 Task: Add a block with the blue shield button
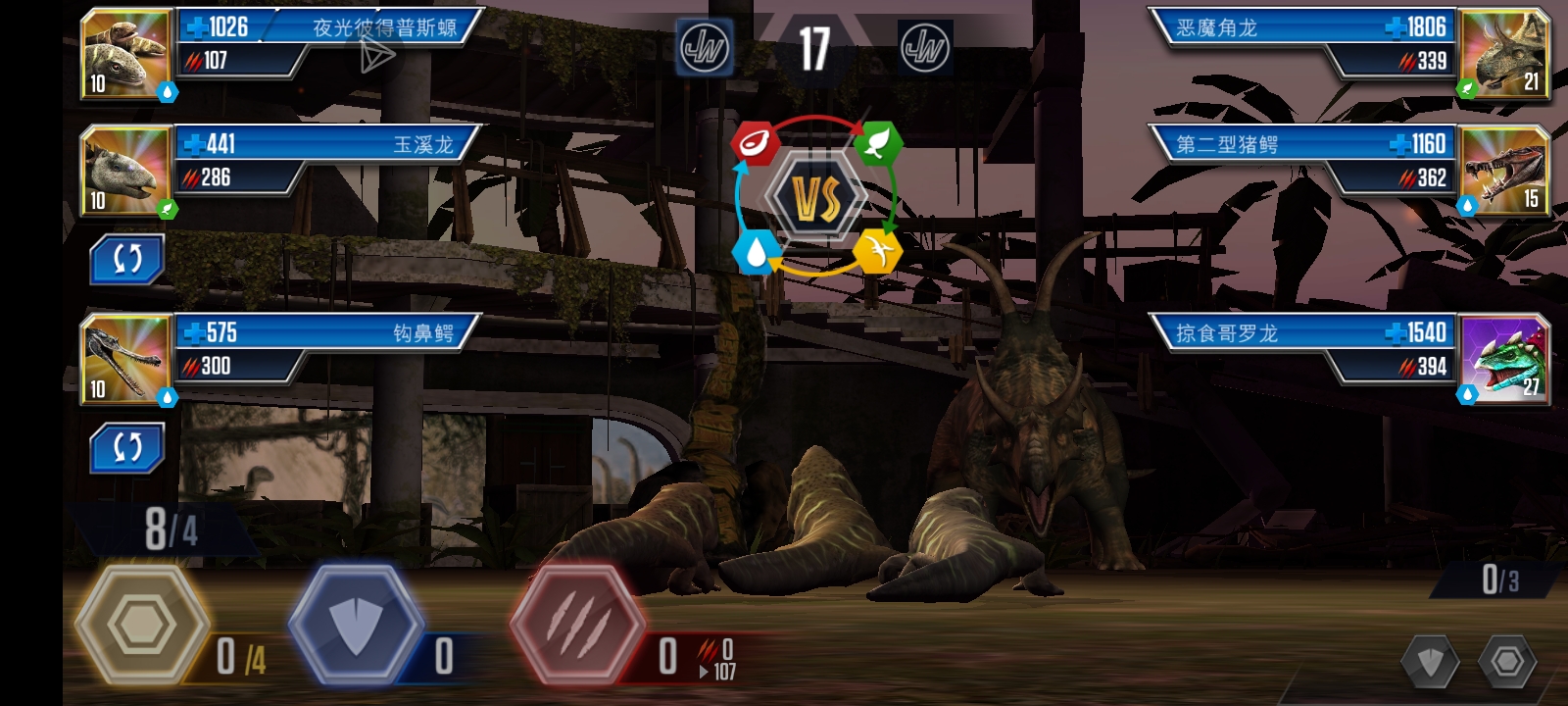[357, 624]
